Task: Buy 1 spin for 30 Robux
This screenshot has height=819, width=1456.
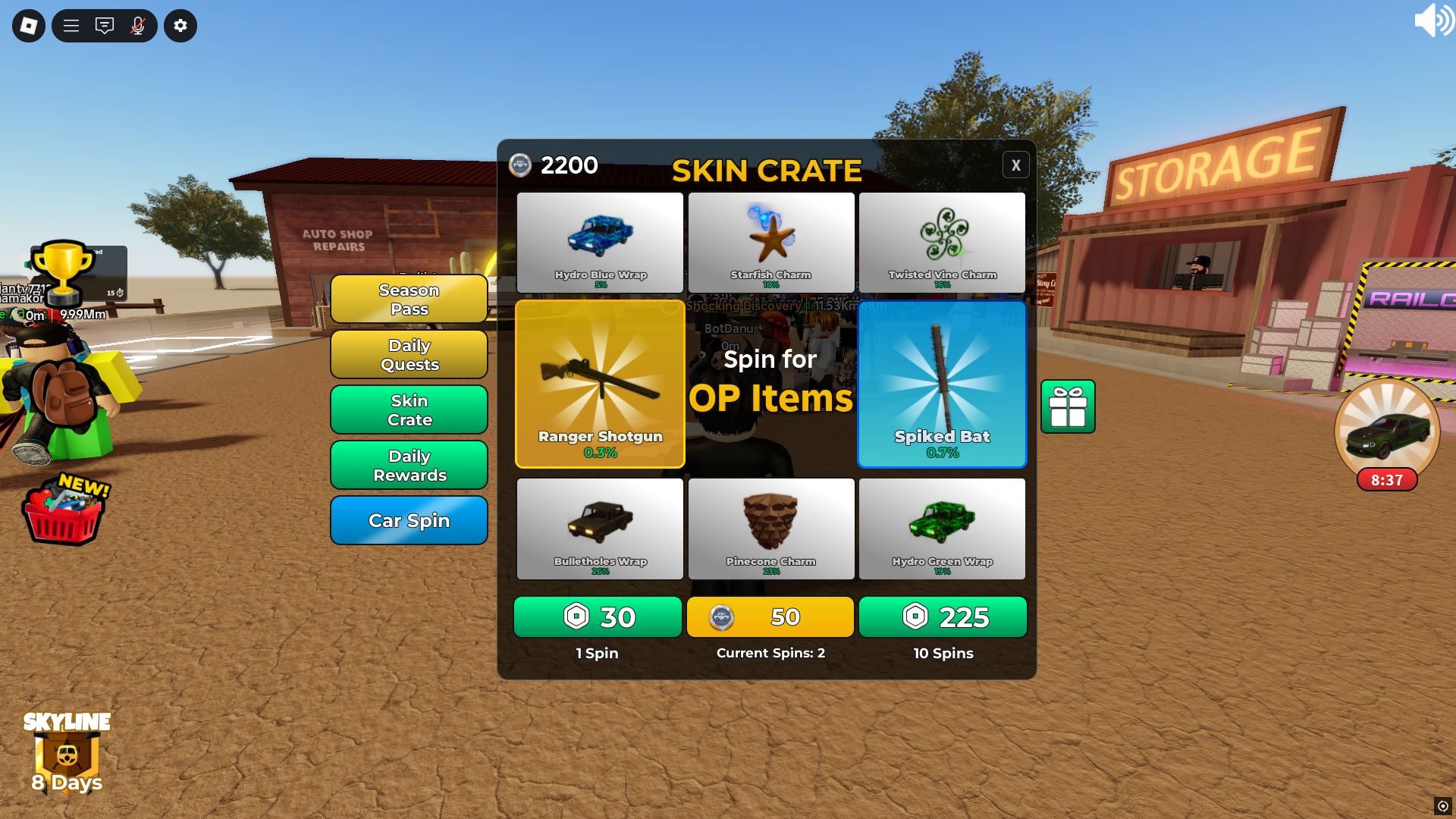Action: click(x=598, y=617)
